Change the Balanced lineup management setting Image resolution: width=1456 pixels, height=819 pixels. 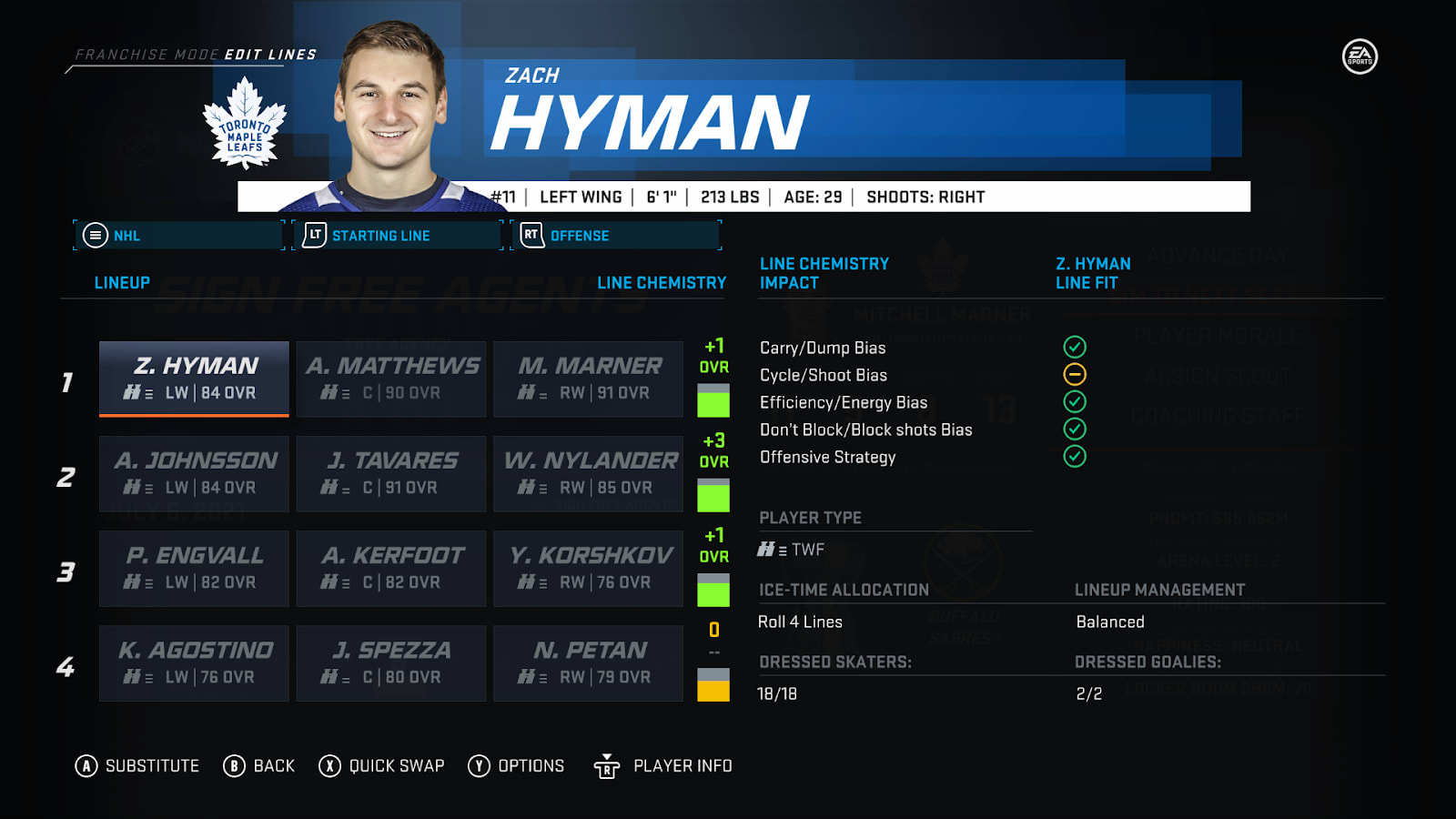(1110, 622)
